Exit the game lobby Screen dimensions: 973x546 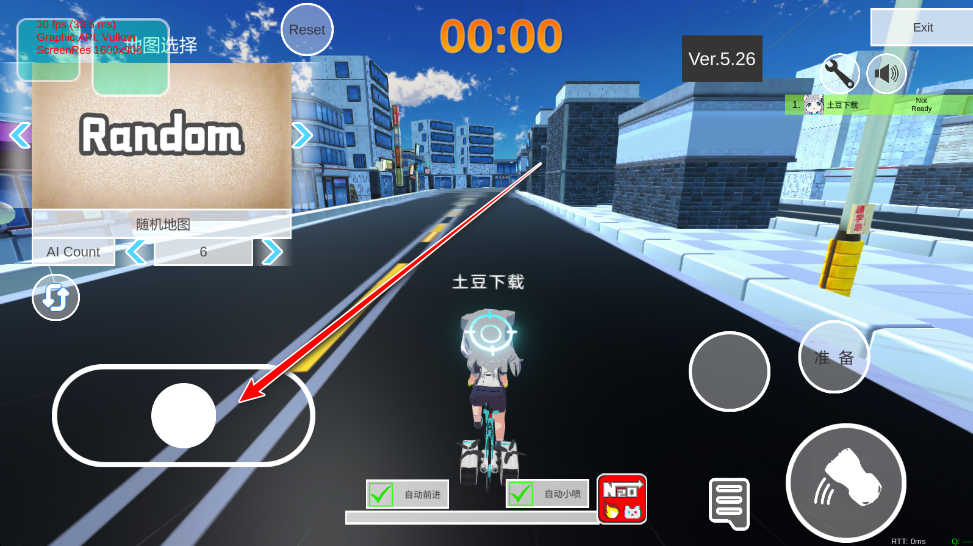pos(922,28)
